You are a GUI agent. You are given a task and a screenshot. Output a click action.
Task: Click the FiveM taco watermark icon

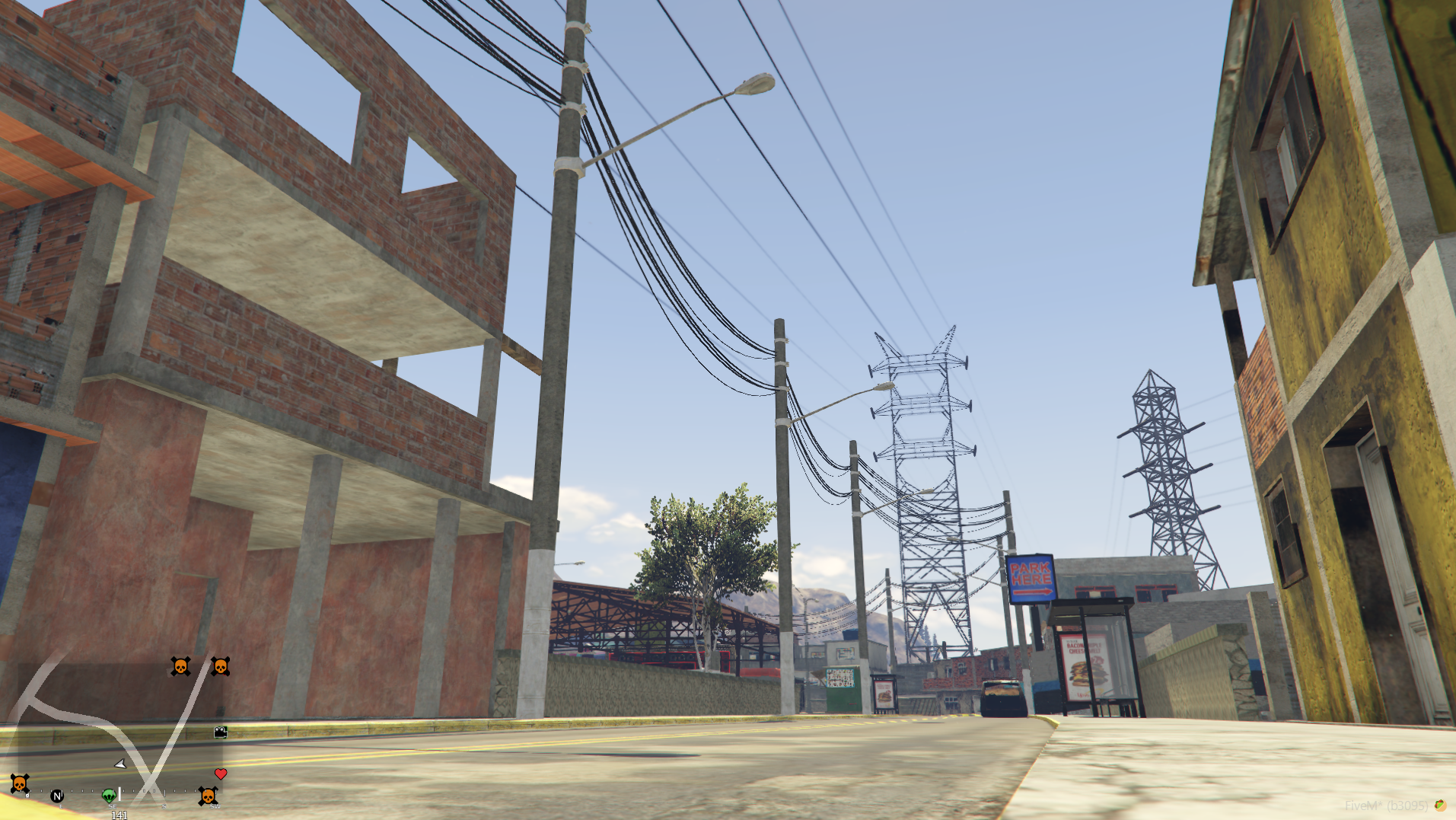(x=1440, y=806)
